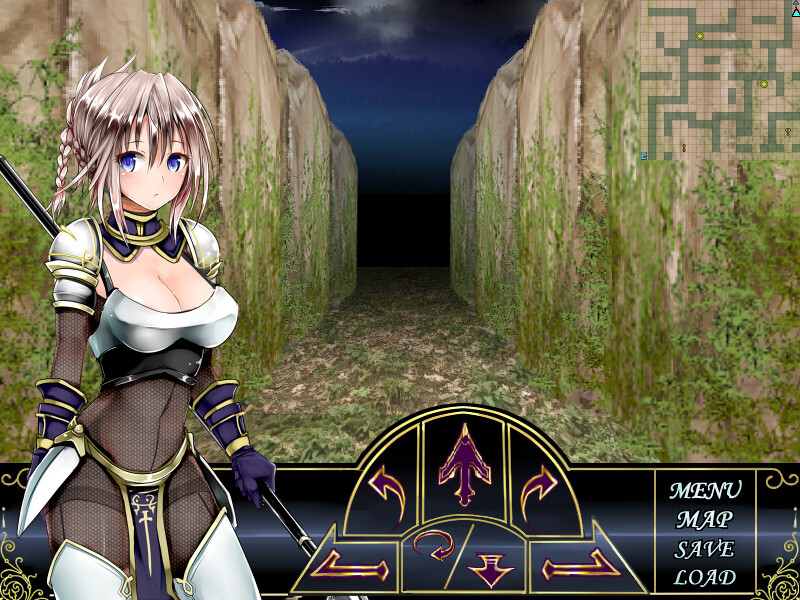Select LOAD to load a save
Screen dimensions: 800x600
tap(705, 577)
